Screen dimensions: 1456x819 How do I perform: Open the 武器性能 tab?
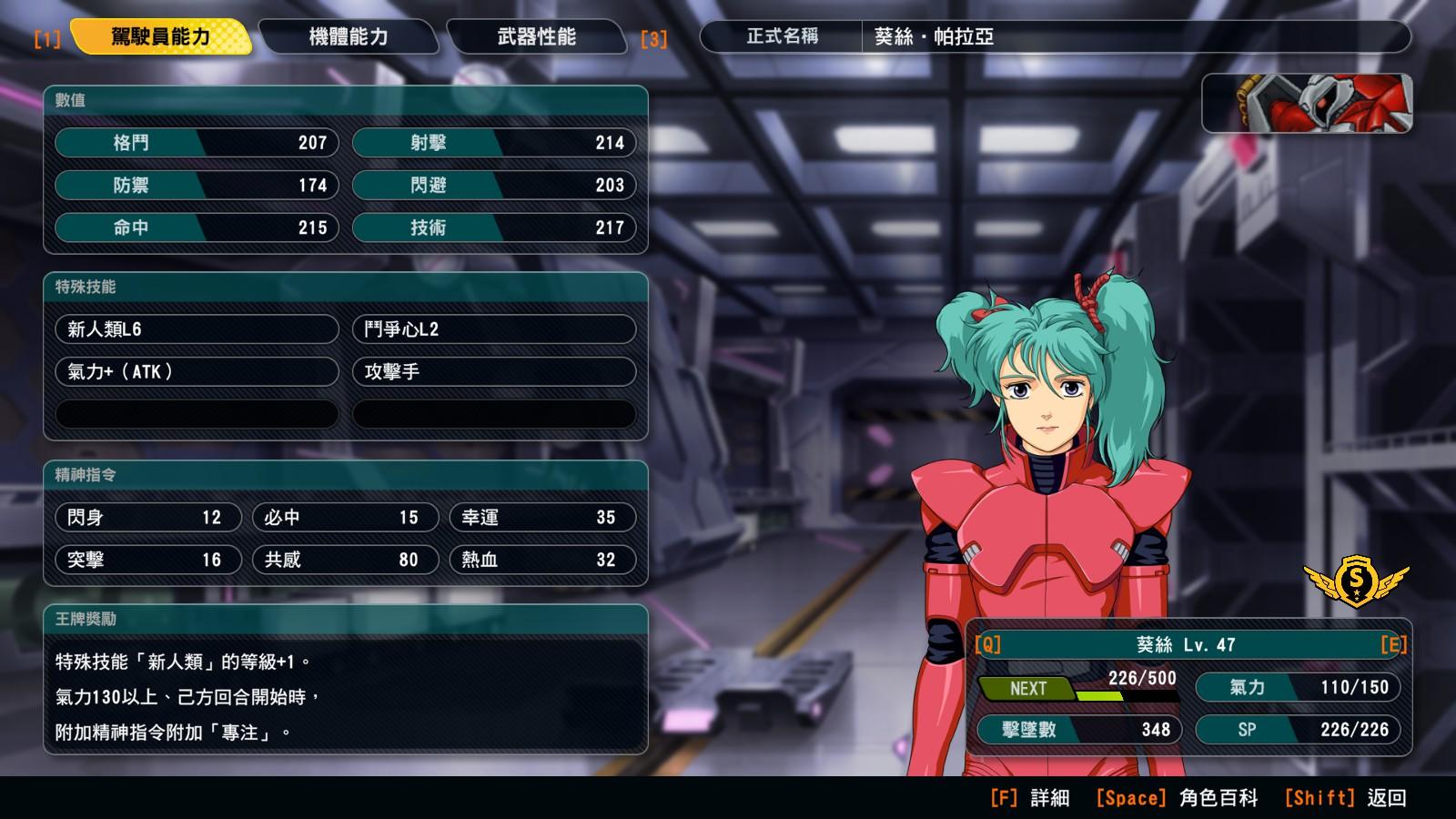click(536, 37)
